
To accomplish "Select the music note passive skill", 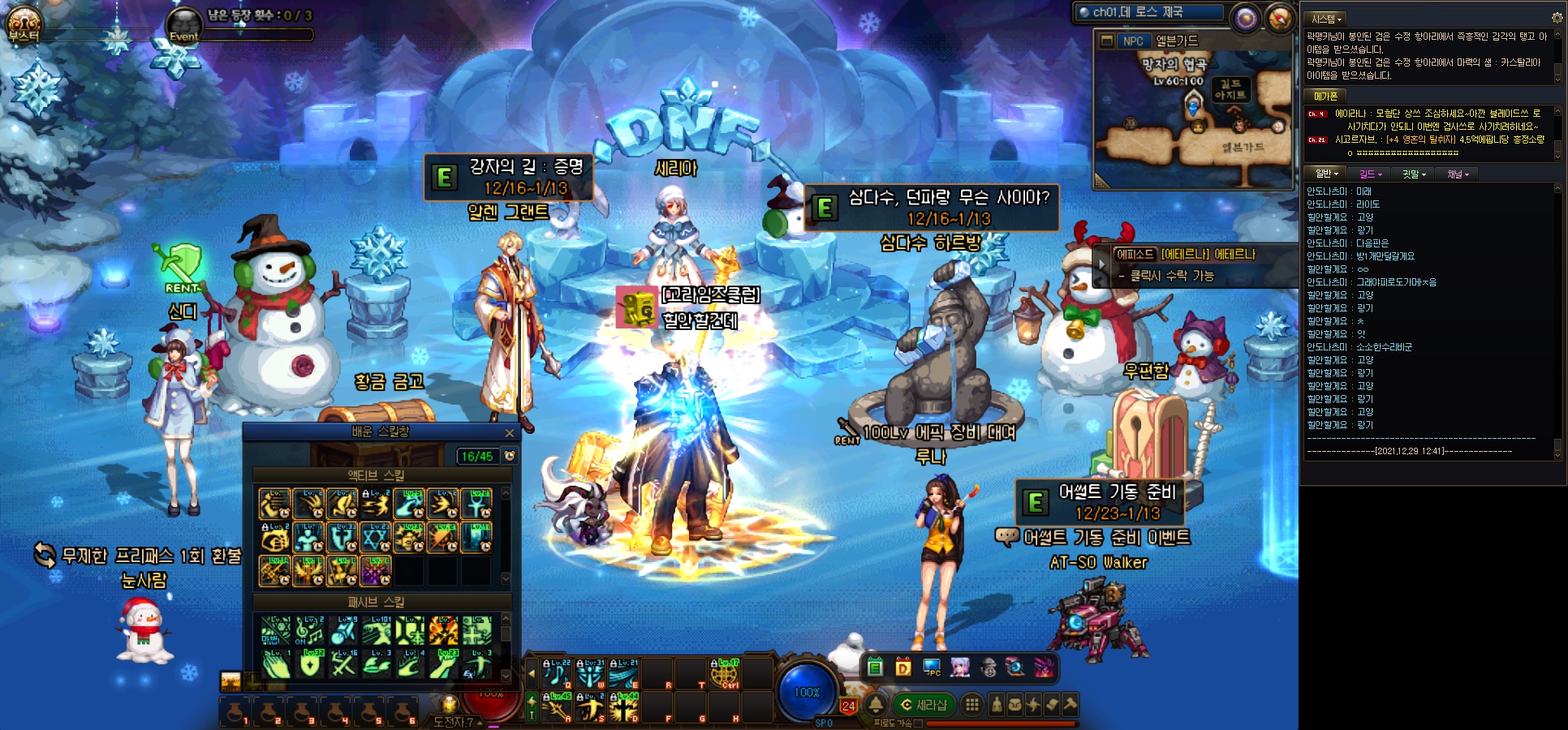I will click(x=309, y=630).
